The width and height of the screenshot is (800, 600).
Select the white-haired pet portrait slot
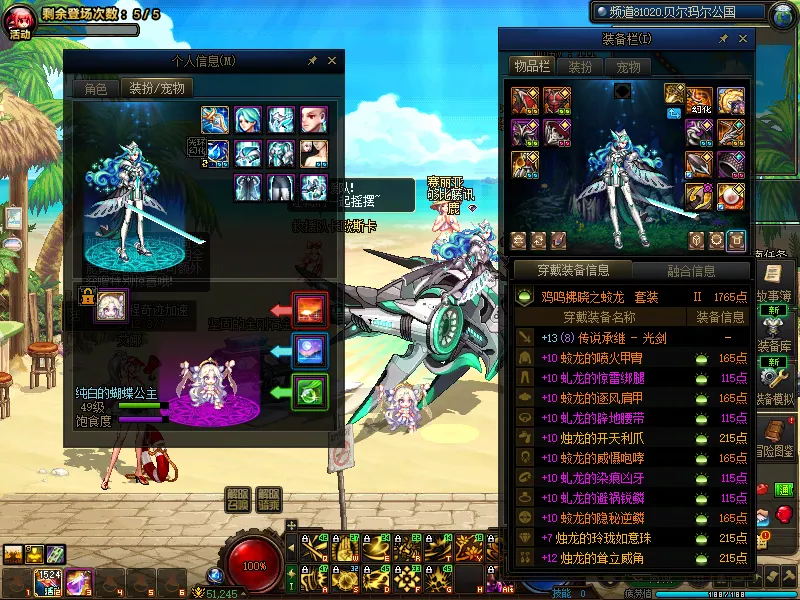click(x=111, y=306)
